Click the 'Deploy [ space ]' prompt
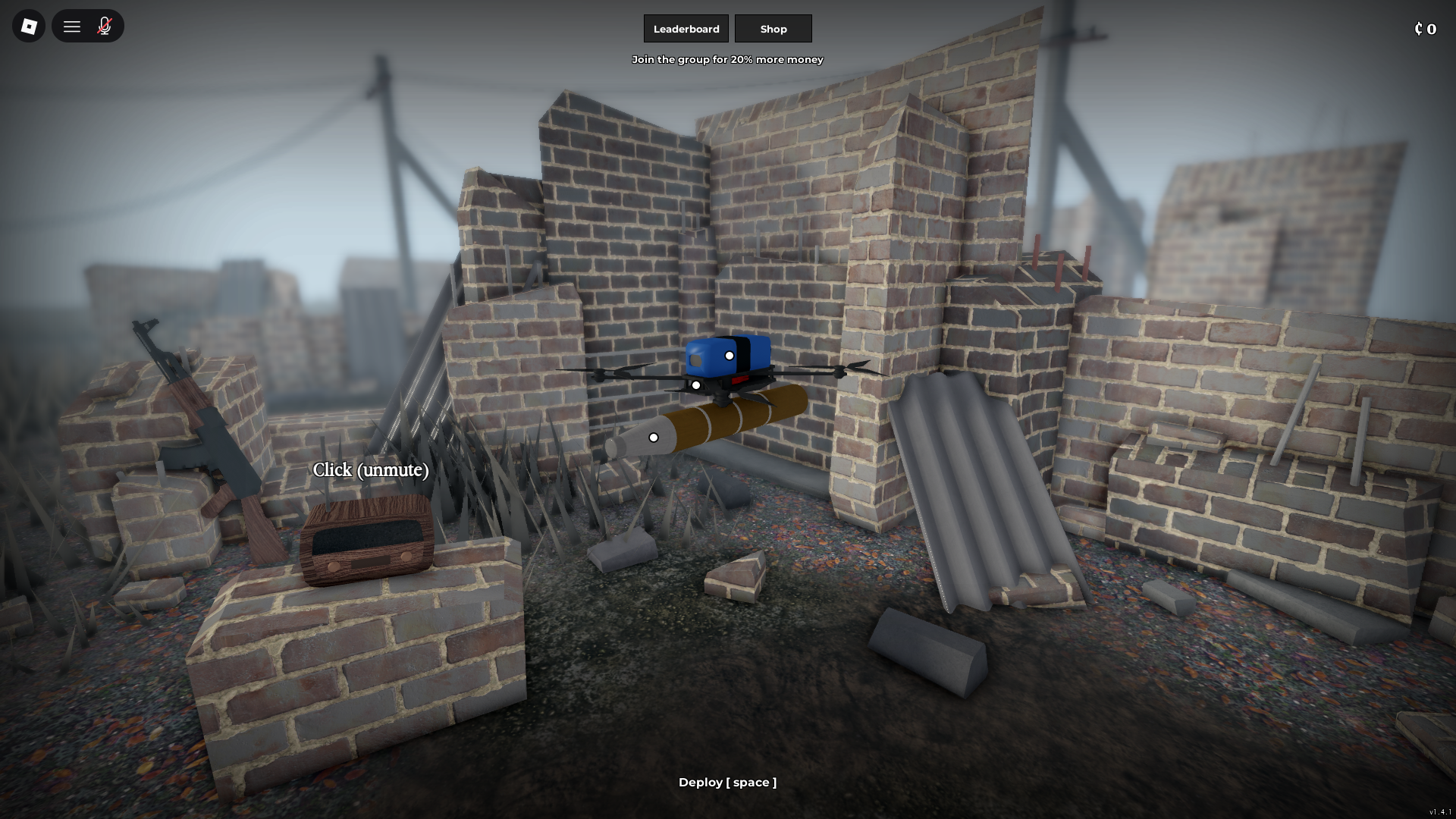1456x819 pixels. point(727,782)
